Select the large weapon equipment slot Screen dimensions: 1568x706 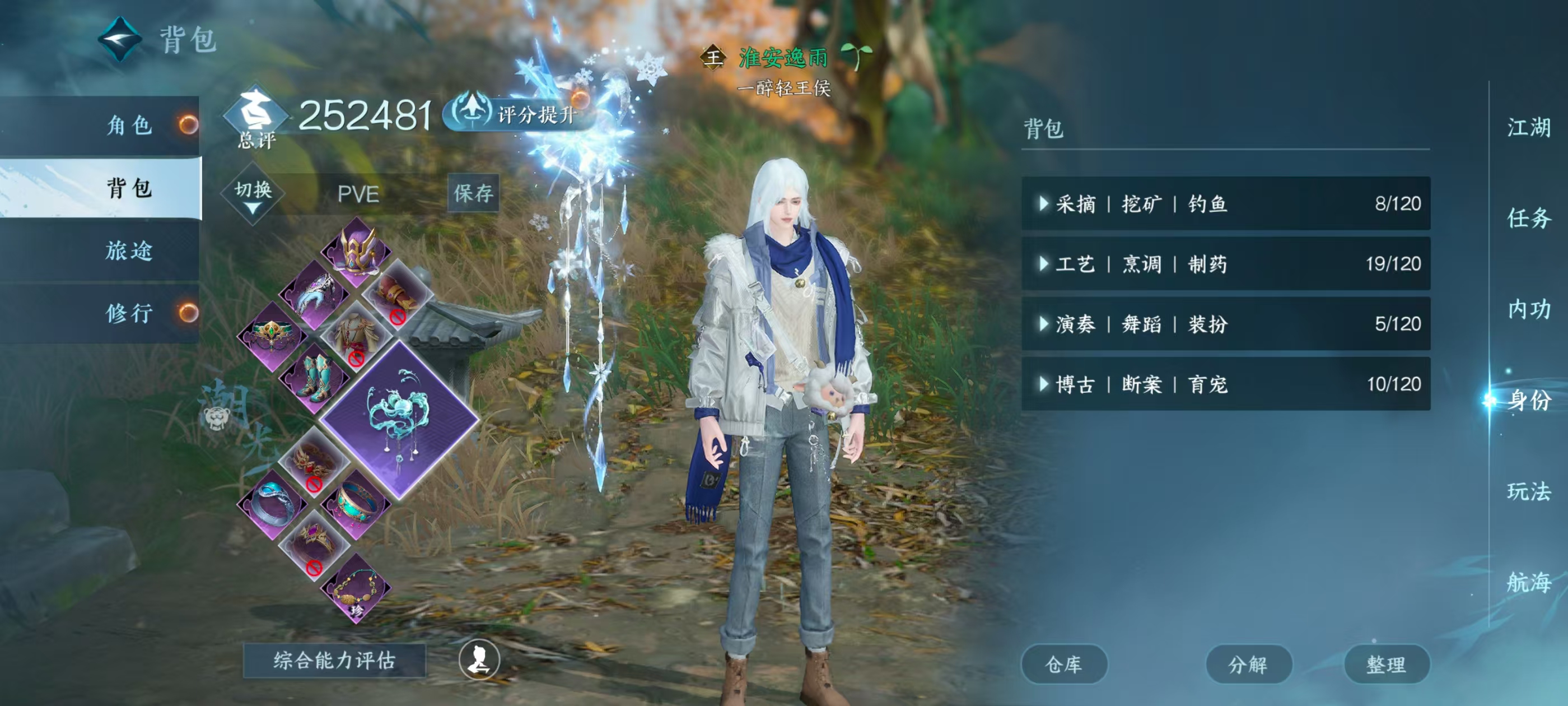coord(399,419)
